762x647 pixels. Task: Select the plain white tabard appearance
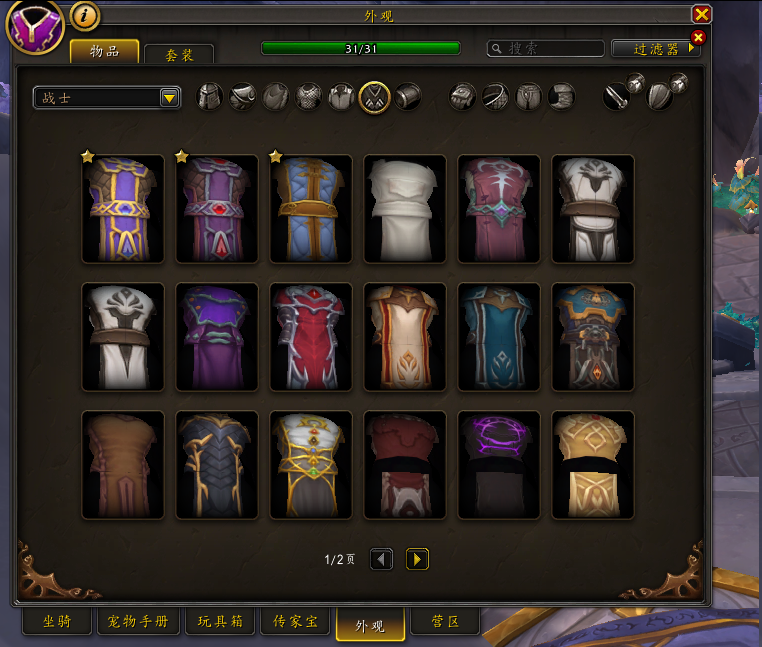(x=403, y=208)
